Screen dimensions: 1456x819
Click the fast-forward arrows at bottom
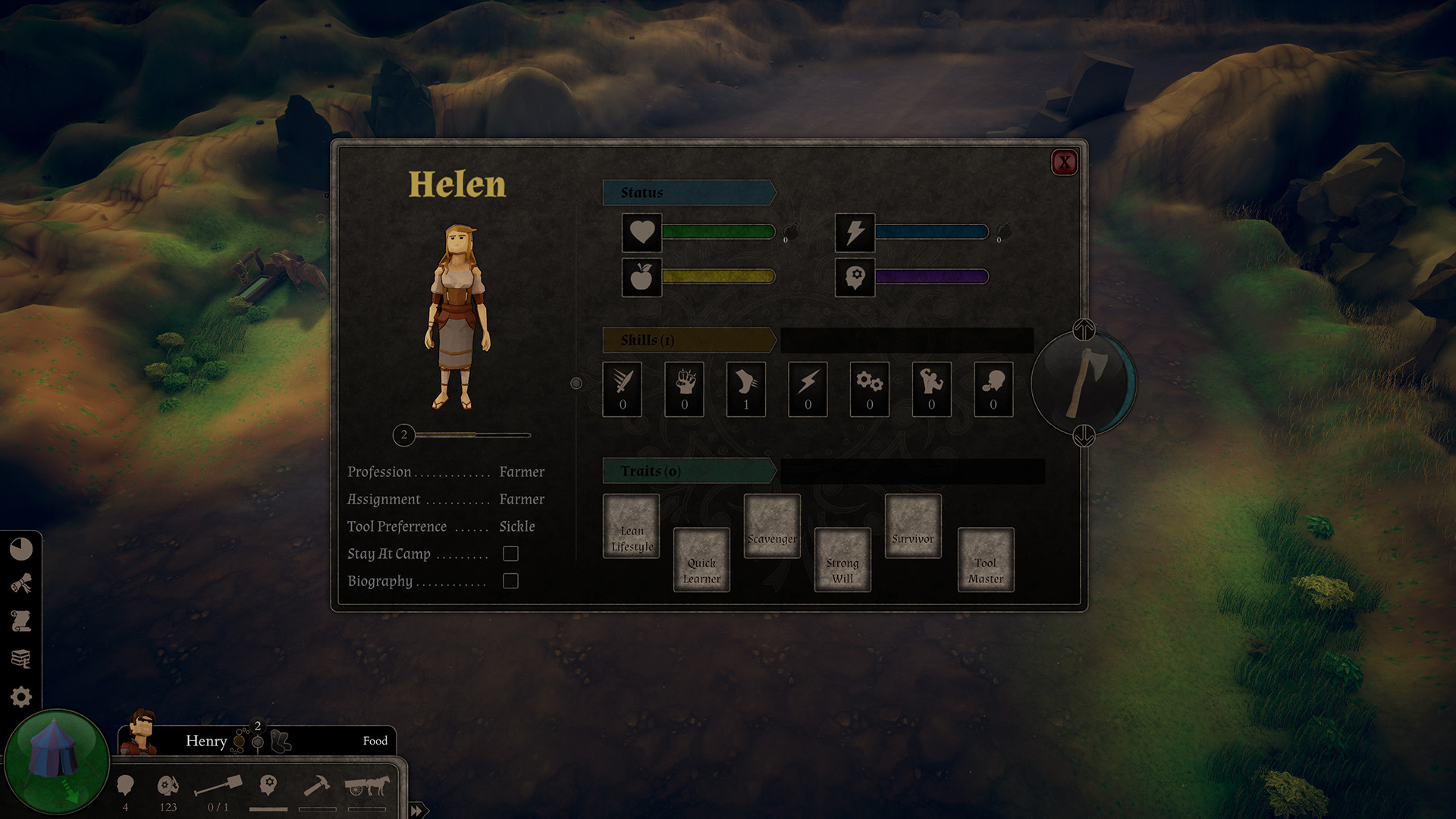point(416,811)
